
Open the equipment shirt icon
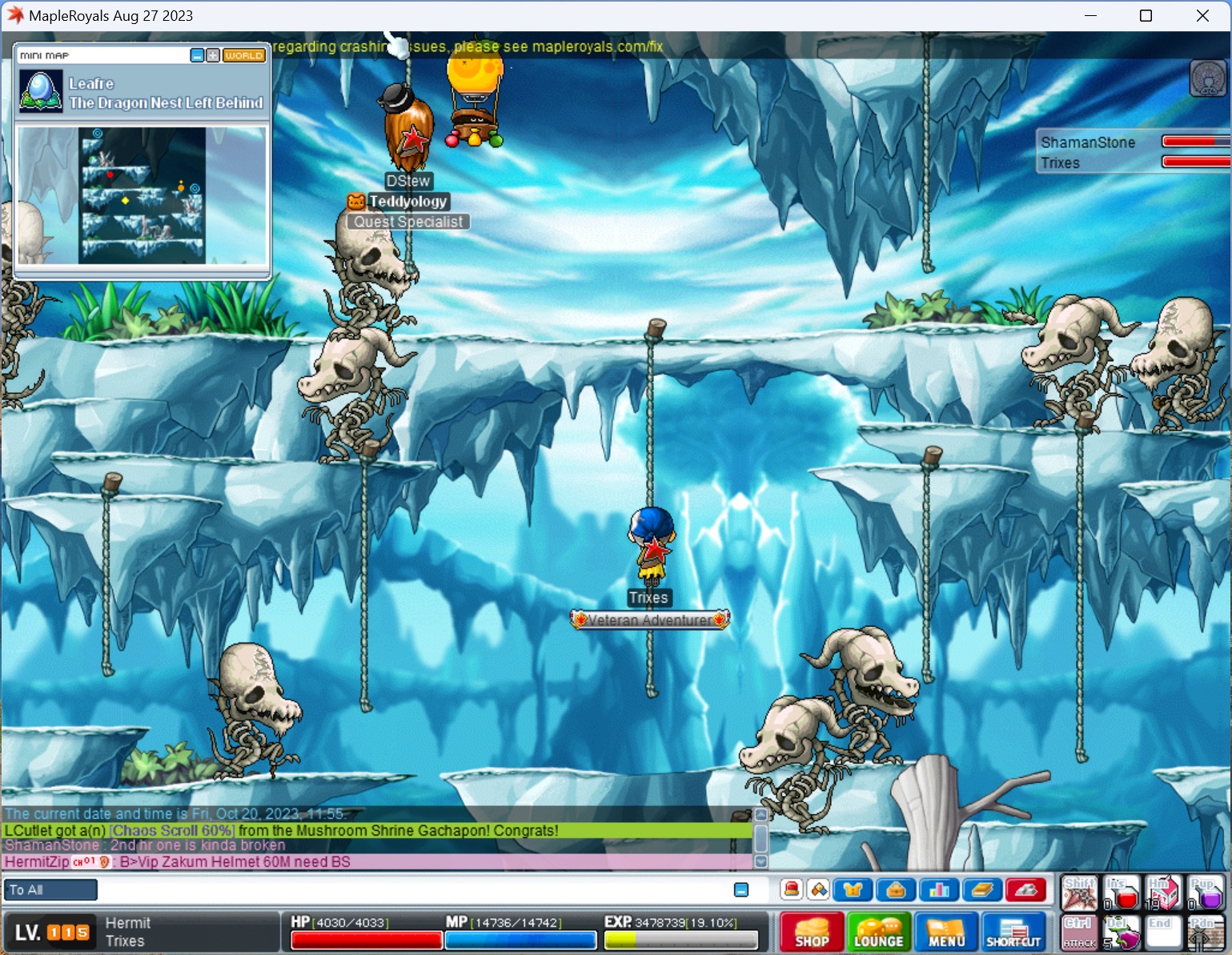point(853,889)
